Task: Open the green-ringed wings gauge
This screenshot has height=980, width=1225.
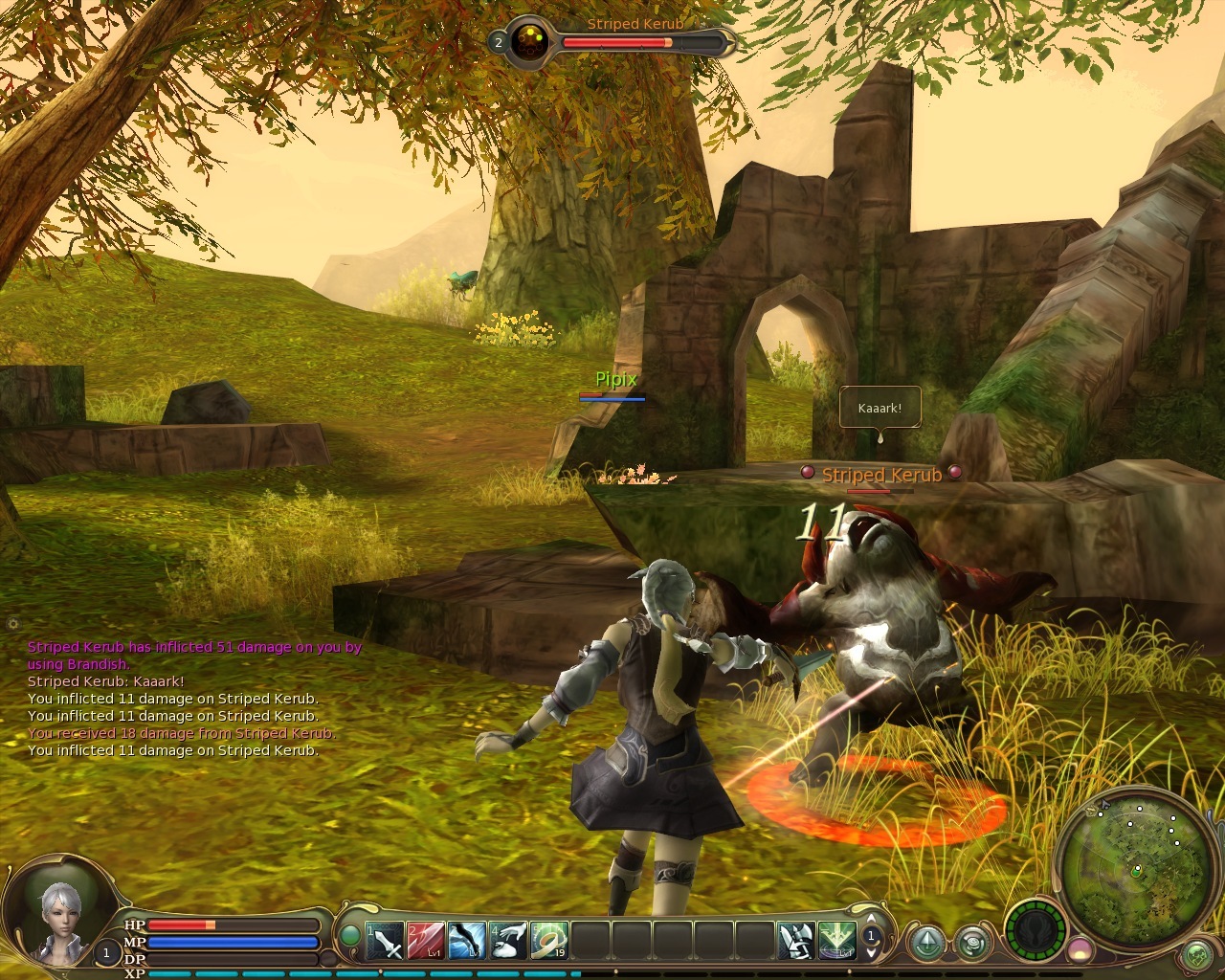Action: 1036,931
